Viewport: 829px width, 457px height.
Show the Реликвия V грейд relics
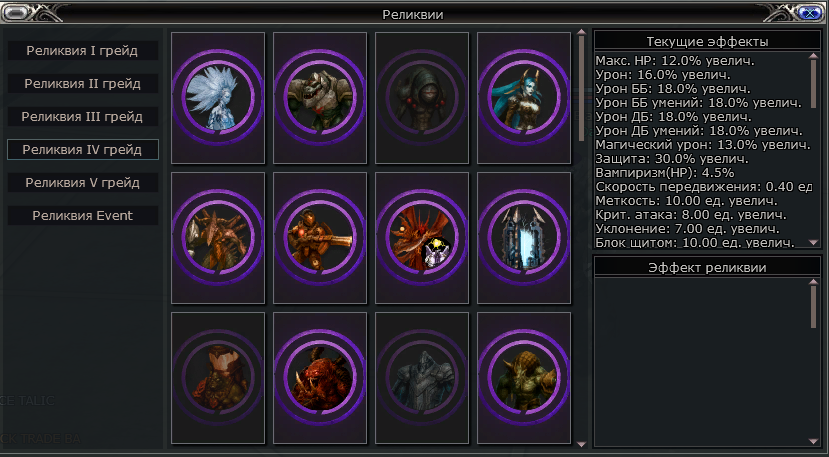point(82,182)
